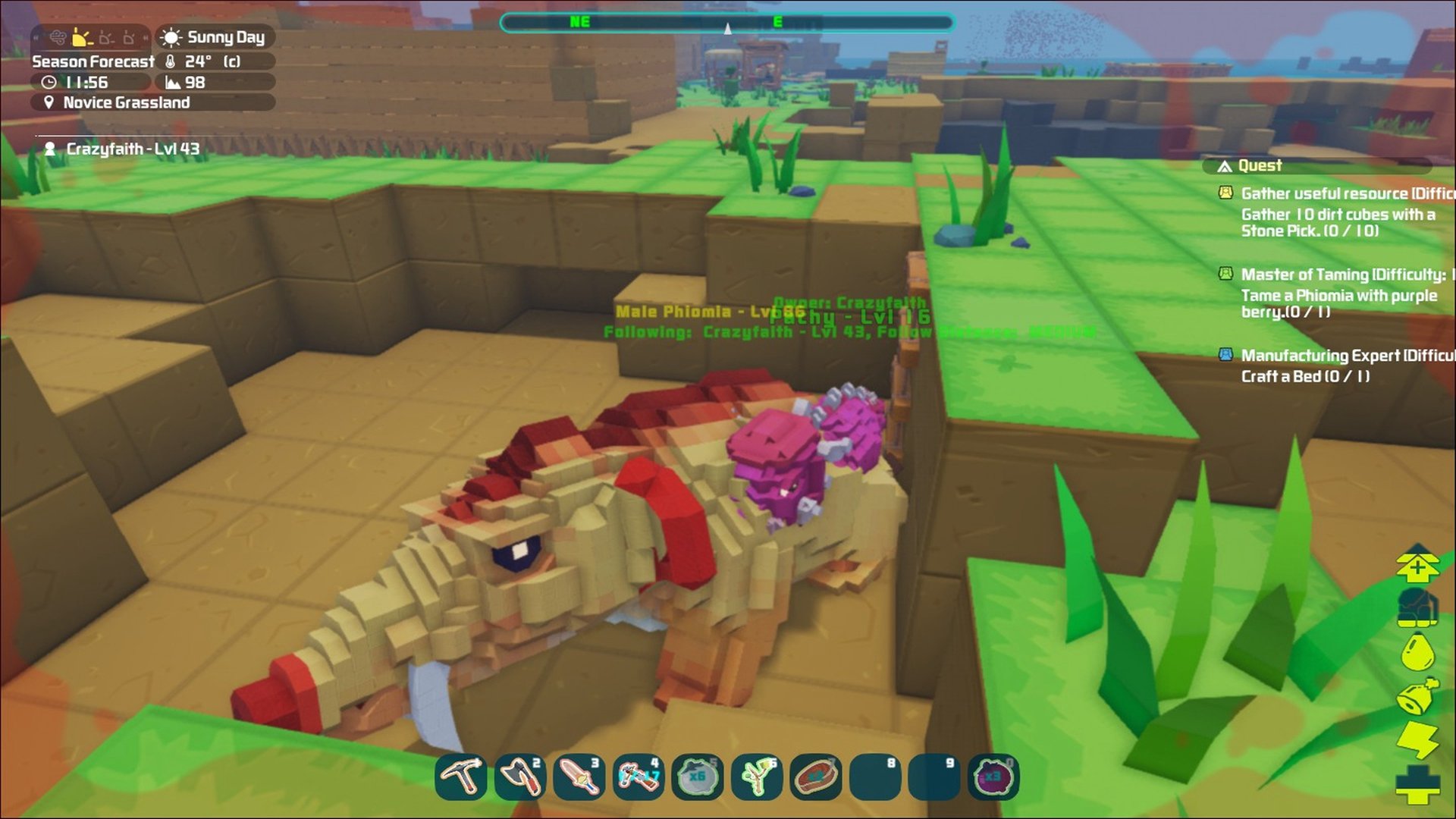Collapse the Quest tracker header

point(1259,166)
